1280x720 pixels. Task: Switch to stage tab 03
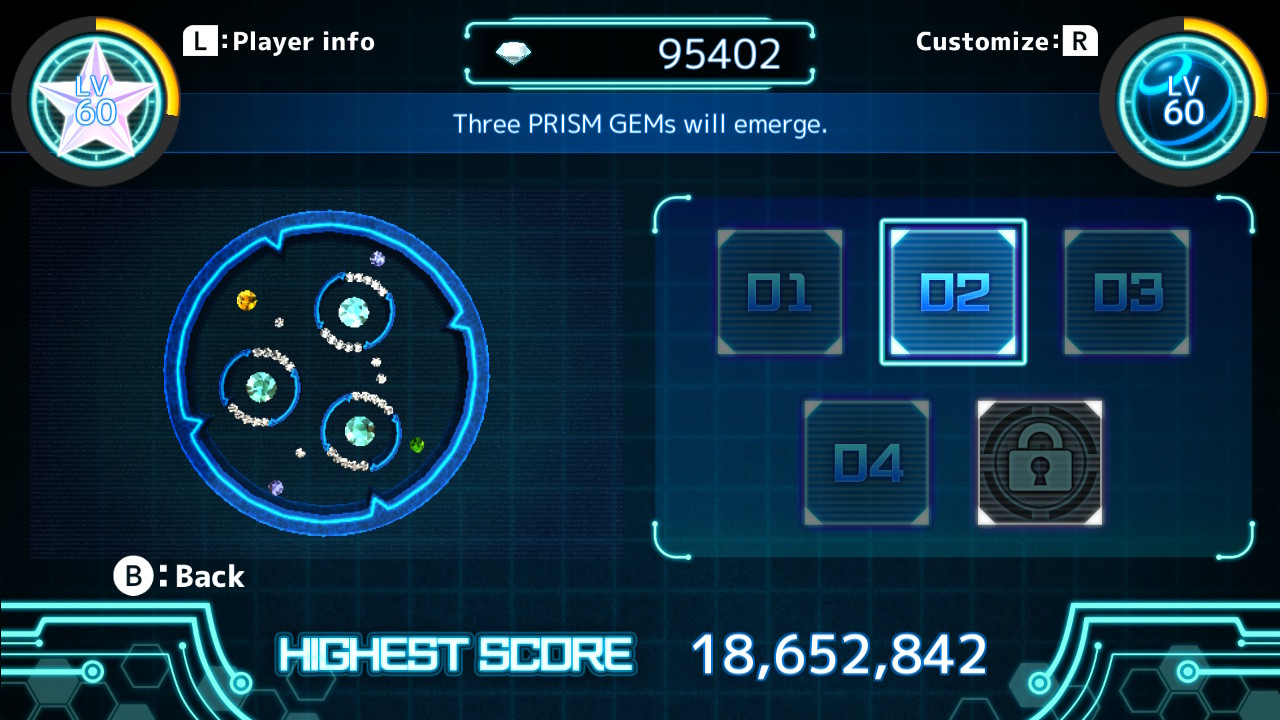(1126, 292)
